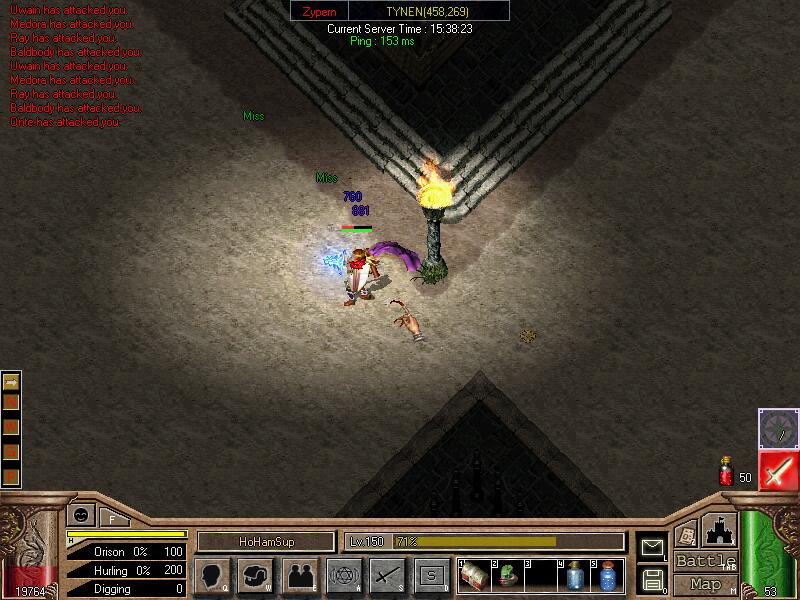Use the blue flask in quick slot 4
Image resolution: width=800 pixels, height=600 pixels.
coord(574,576)
